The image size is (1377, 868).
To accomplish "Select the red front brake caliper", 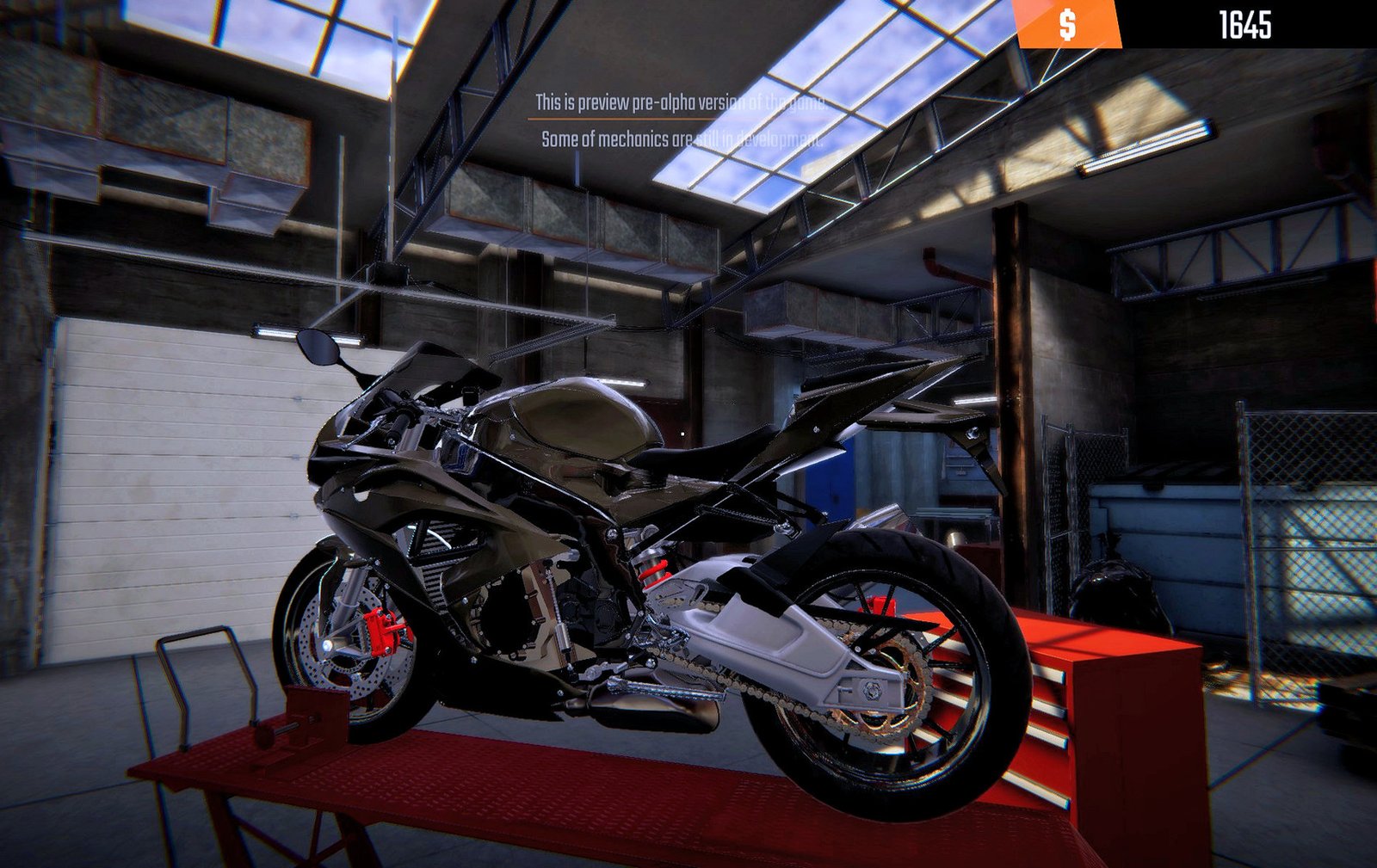I will click(x=379, y=632).
